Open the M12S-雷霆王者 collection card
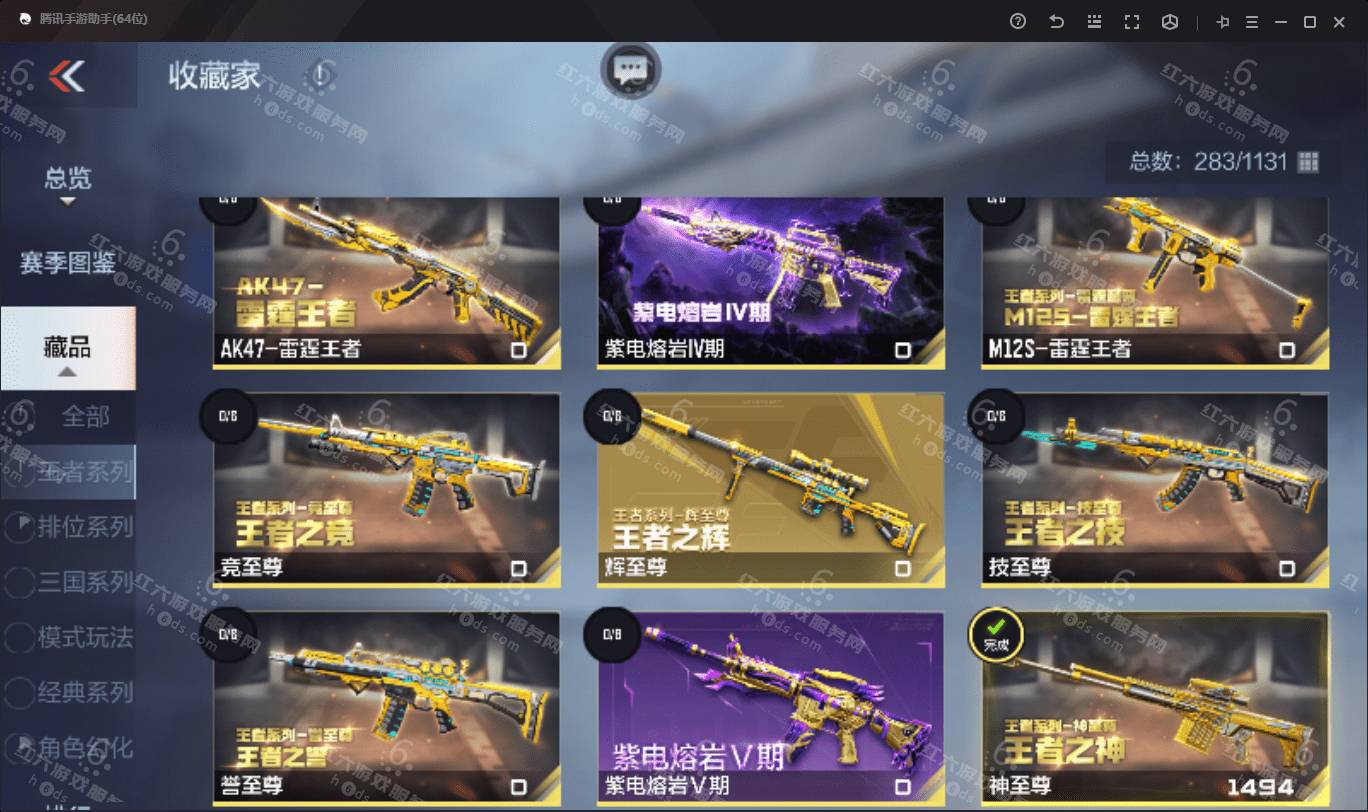The image size is (1368, 812). coord(1154,282)
